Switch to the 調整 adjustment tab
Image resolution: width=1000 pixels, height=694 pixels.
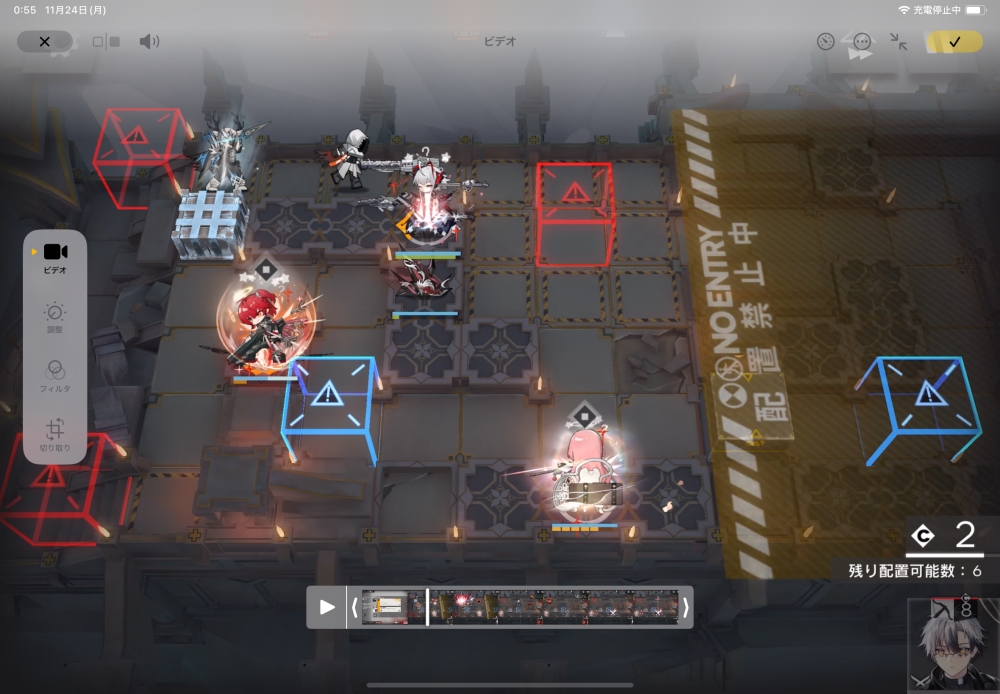pyautogui.click(x=55, y=317)
